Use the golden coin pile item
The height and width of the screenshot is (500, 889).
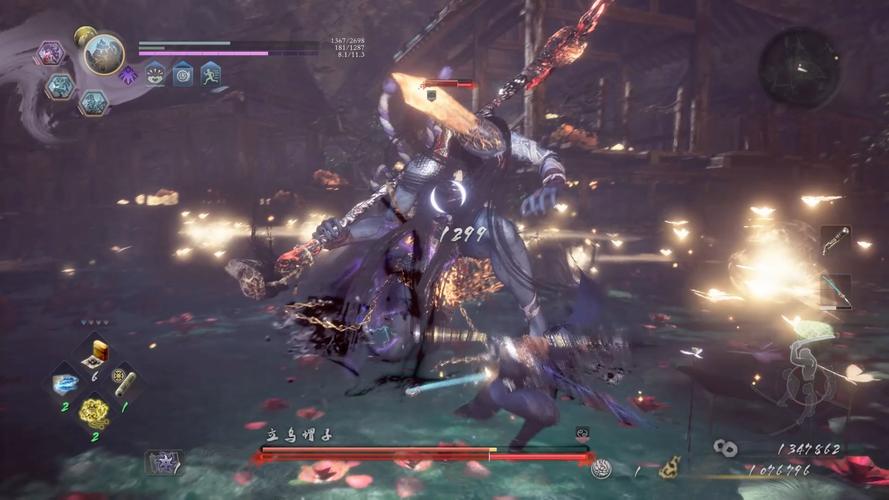coord(94,411)
